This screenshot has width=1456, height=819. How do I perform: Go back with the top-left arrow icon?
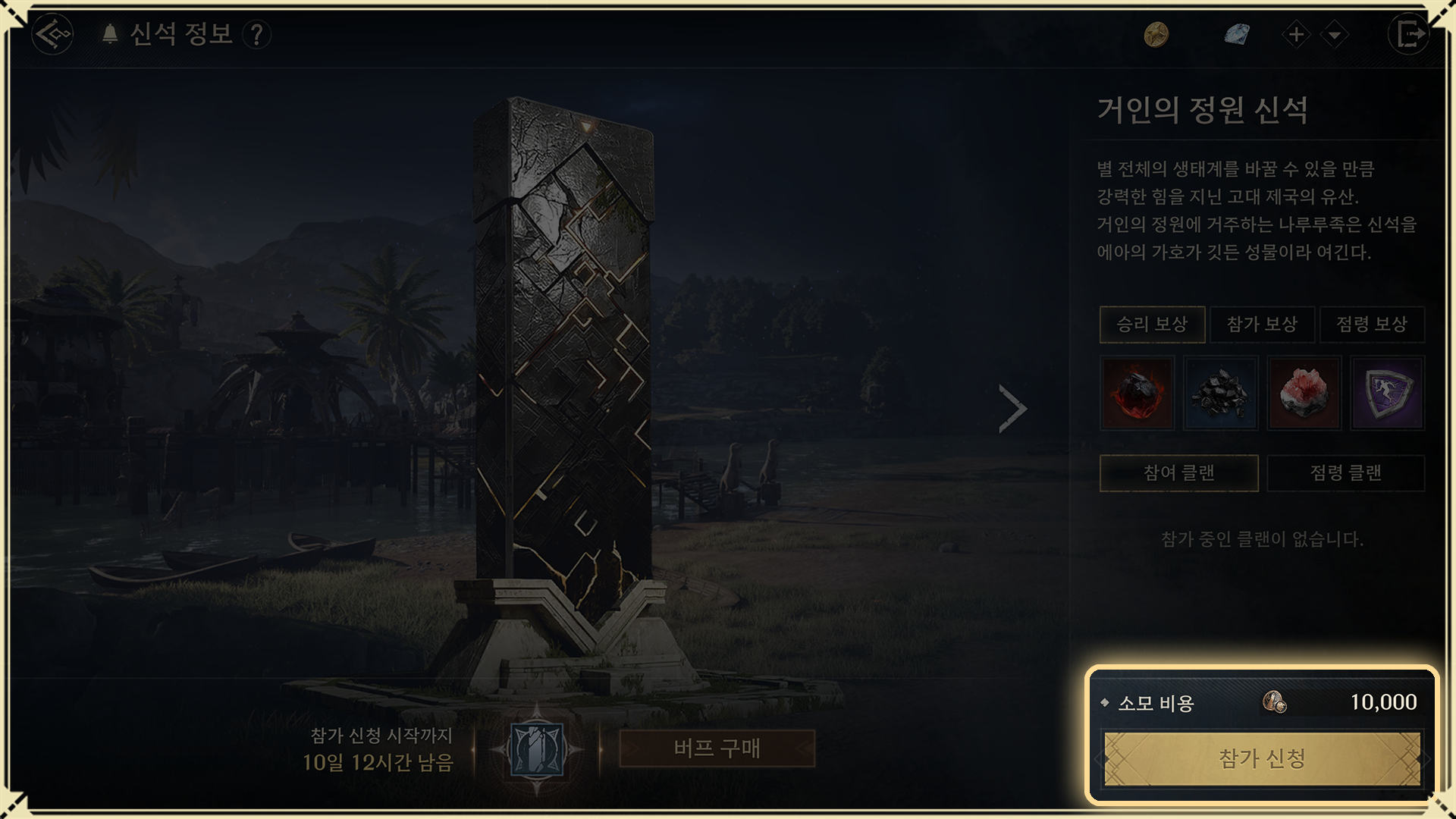coord(52,34)
